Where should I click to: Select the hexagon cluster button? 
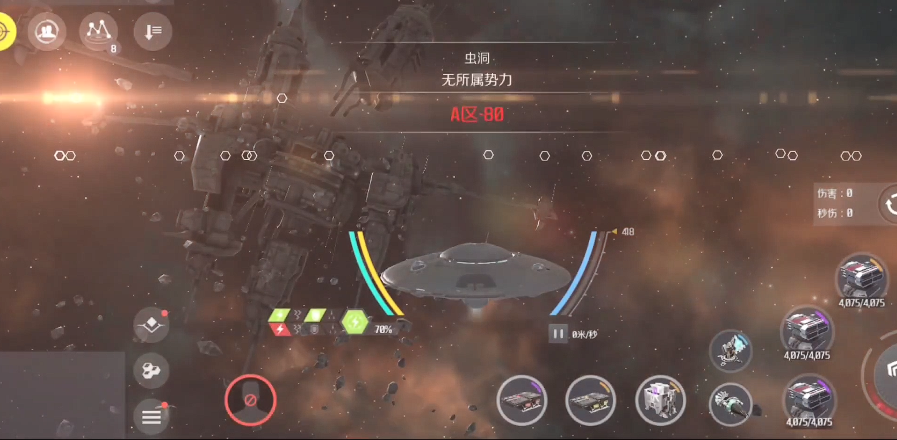(x=151, y=372)
